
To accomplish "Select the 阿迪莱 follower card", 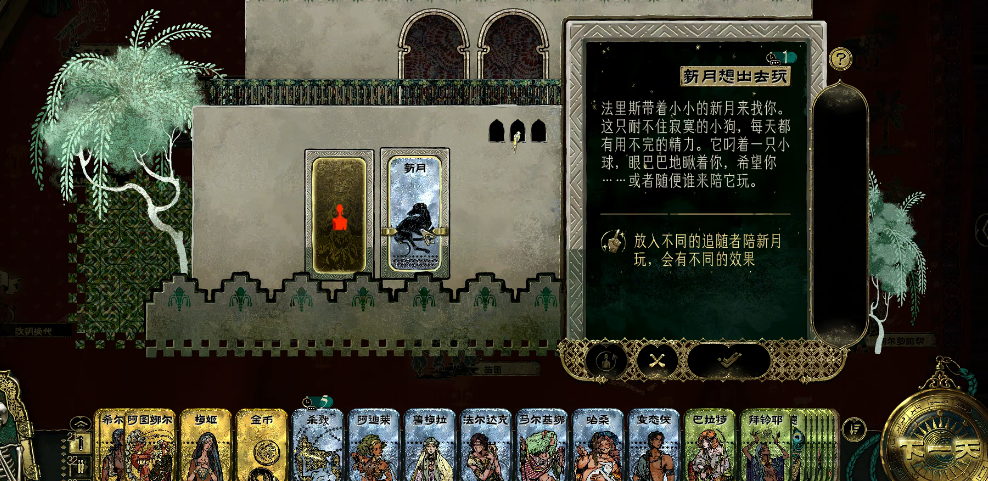I will 374,445.
